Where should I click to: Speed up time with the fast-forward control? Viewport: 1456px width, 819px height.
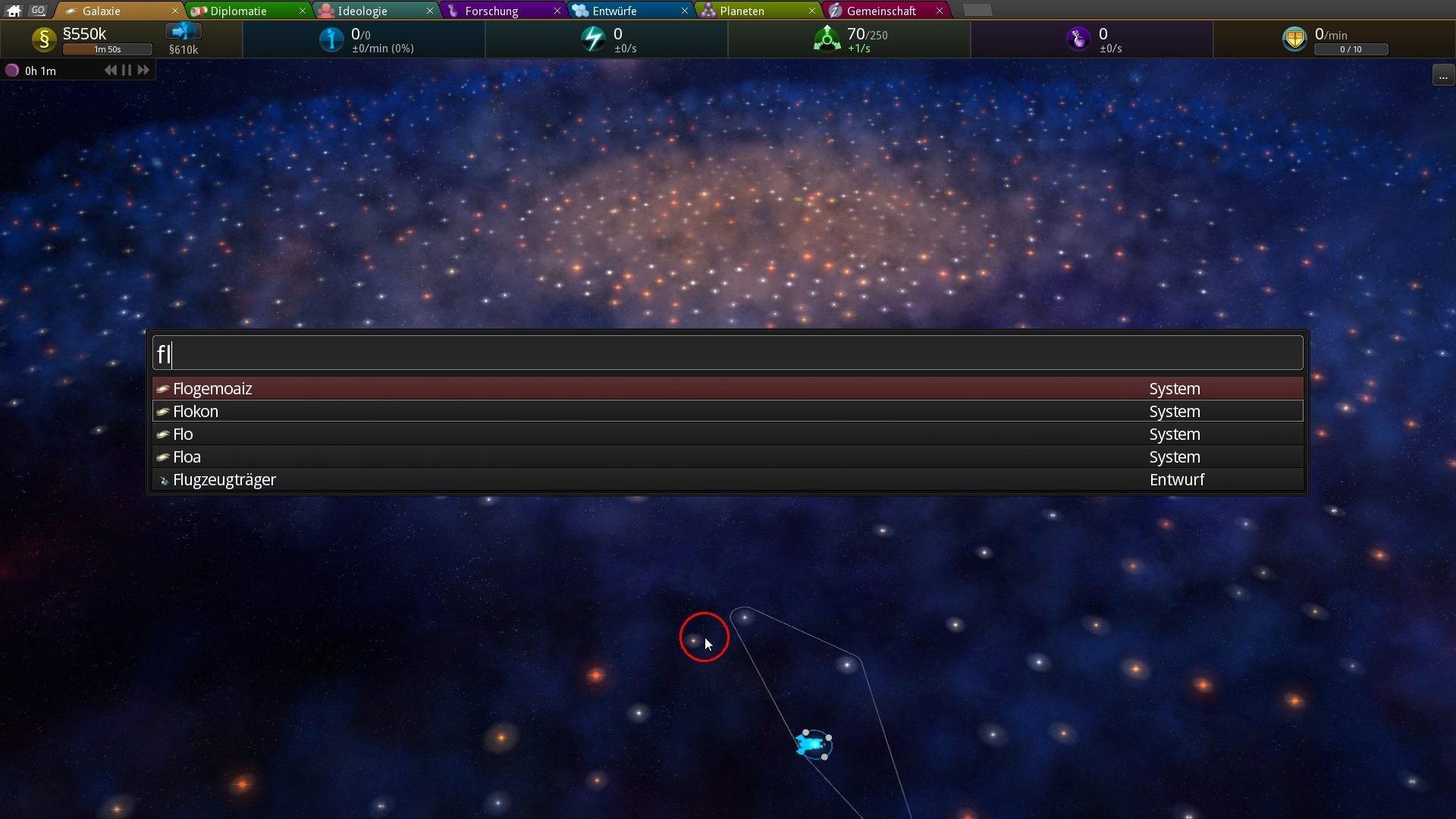[143, 70]
